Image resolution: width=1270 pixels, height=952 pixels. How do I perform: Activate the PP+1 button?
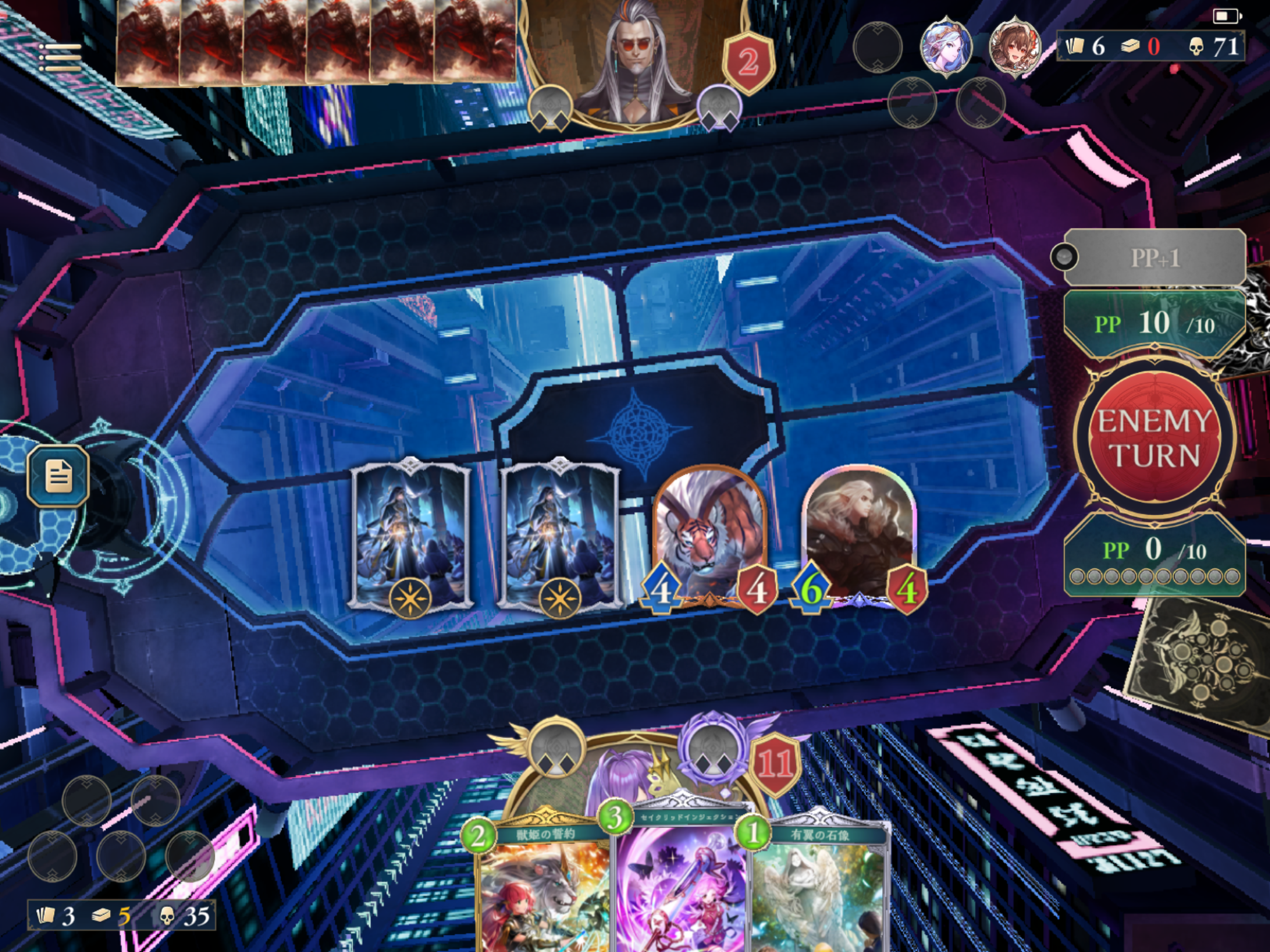click(1154, 258)
